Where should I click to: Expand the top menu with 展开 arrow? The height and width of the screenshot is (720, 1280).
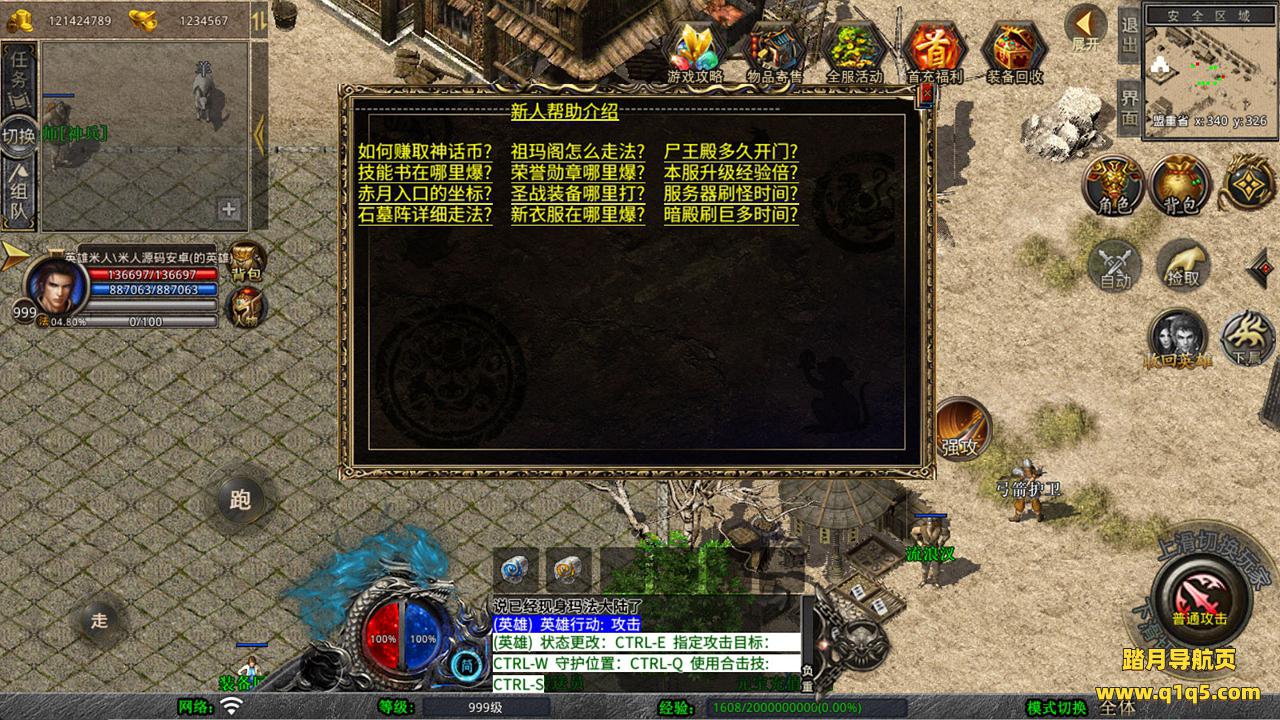pos(1084,26)
